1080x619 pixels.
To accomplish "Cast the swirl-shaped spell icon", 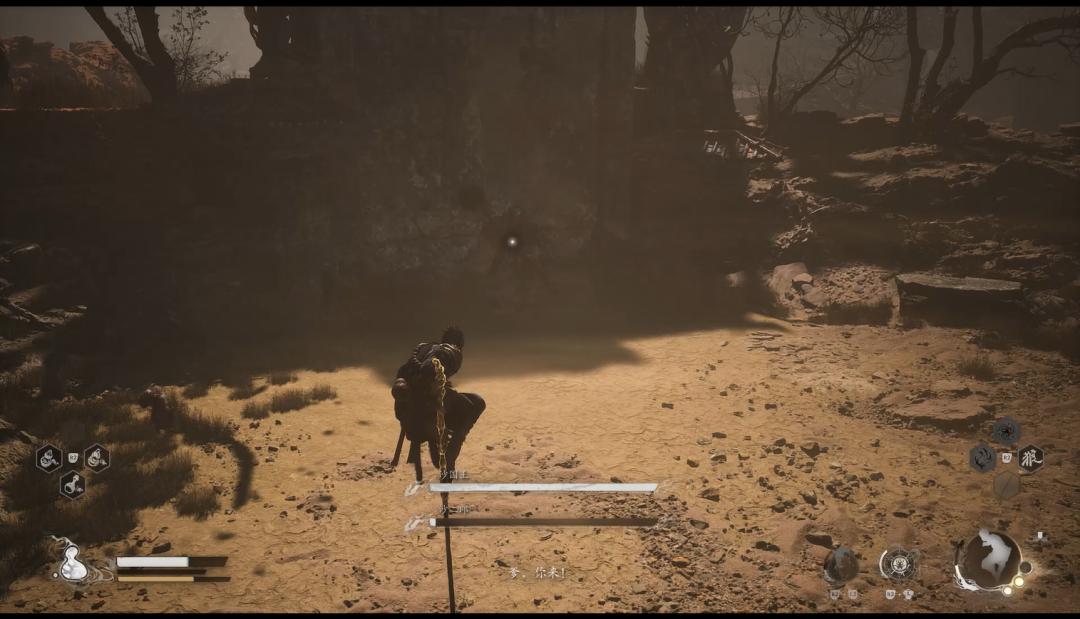I will (982, 458).
